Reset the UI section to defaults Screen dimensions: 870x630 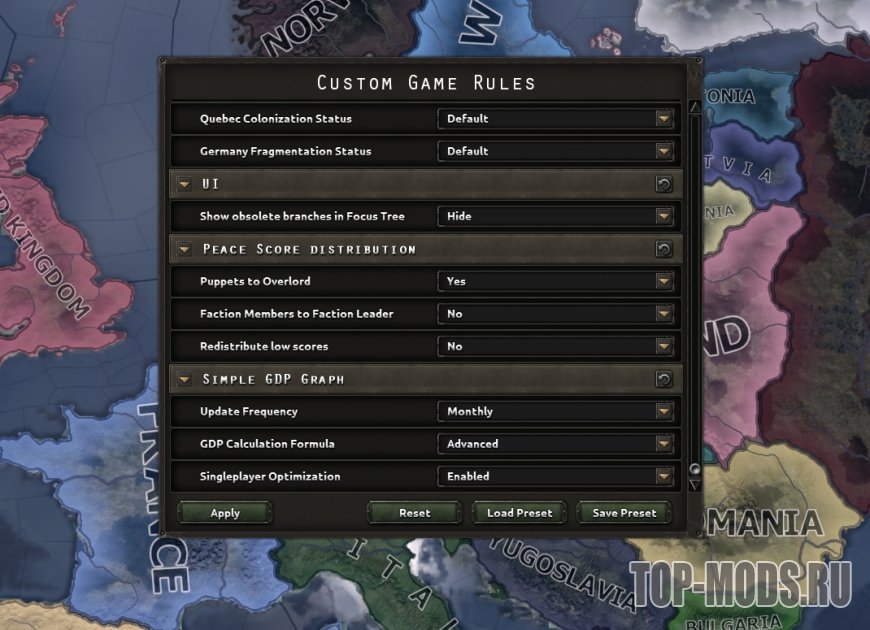(x=663, y=184)
